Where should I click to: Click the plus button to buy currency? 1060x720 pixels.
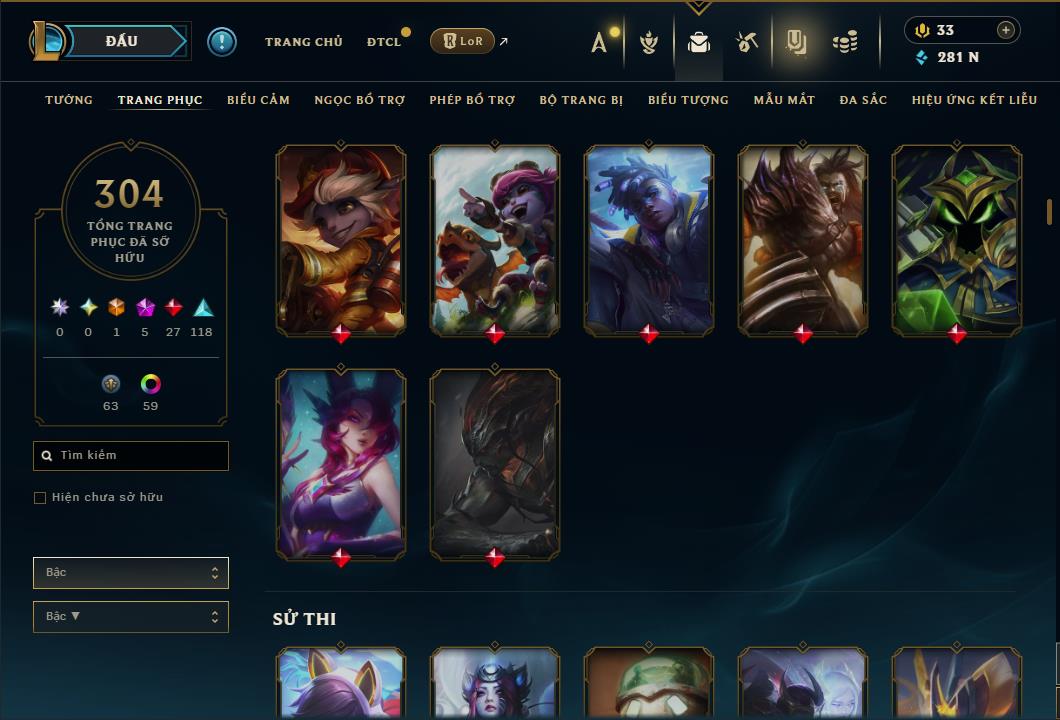pyautogui.click(x=1005, y=30)
